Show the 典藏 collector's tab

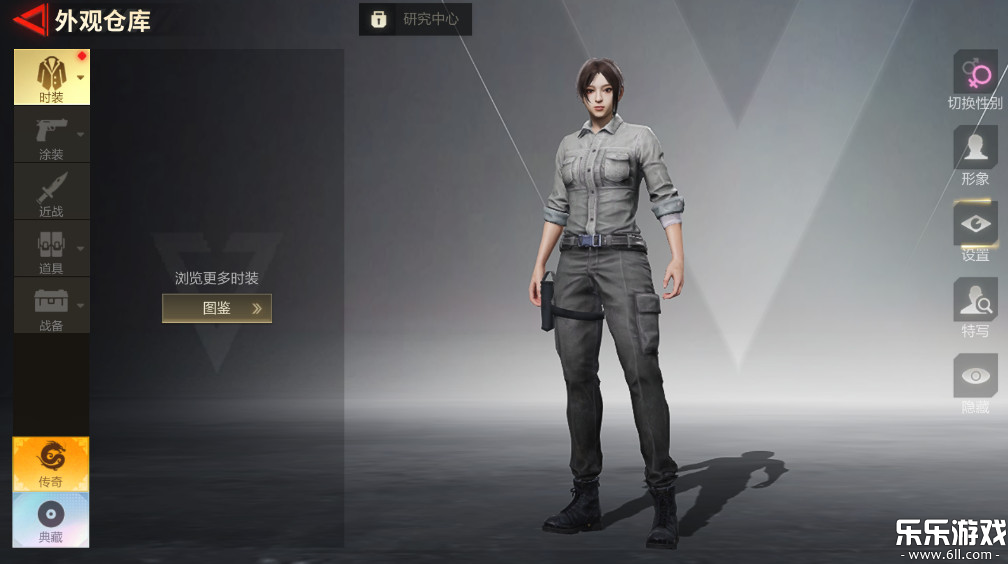point(51,519)
